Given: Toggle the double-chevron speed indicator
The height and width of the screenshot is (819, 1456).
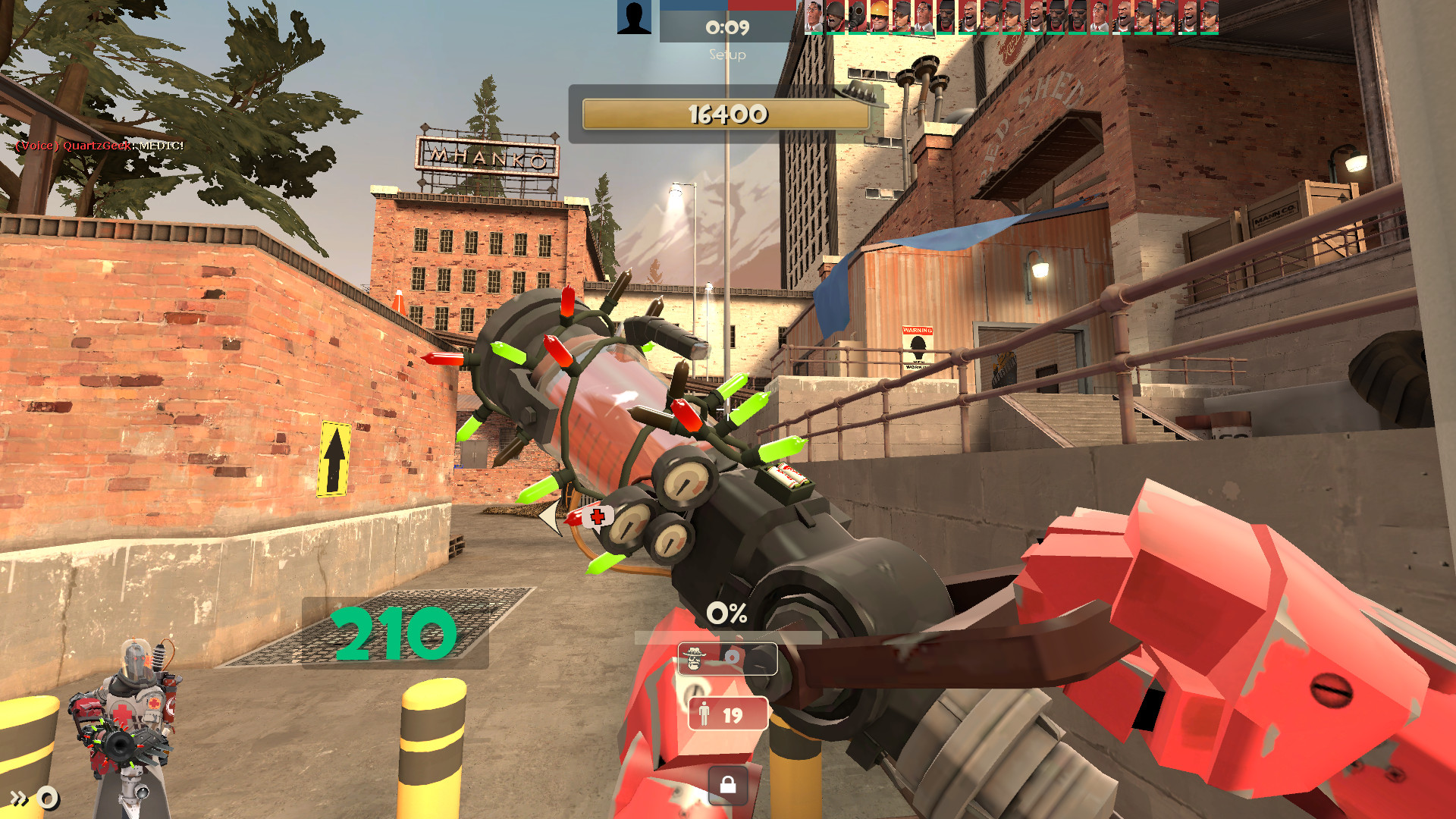Looking at the screenshot, I should [19, 798].
